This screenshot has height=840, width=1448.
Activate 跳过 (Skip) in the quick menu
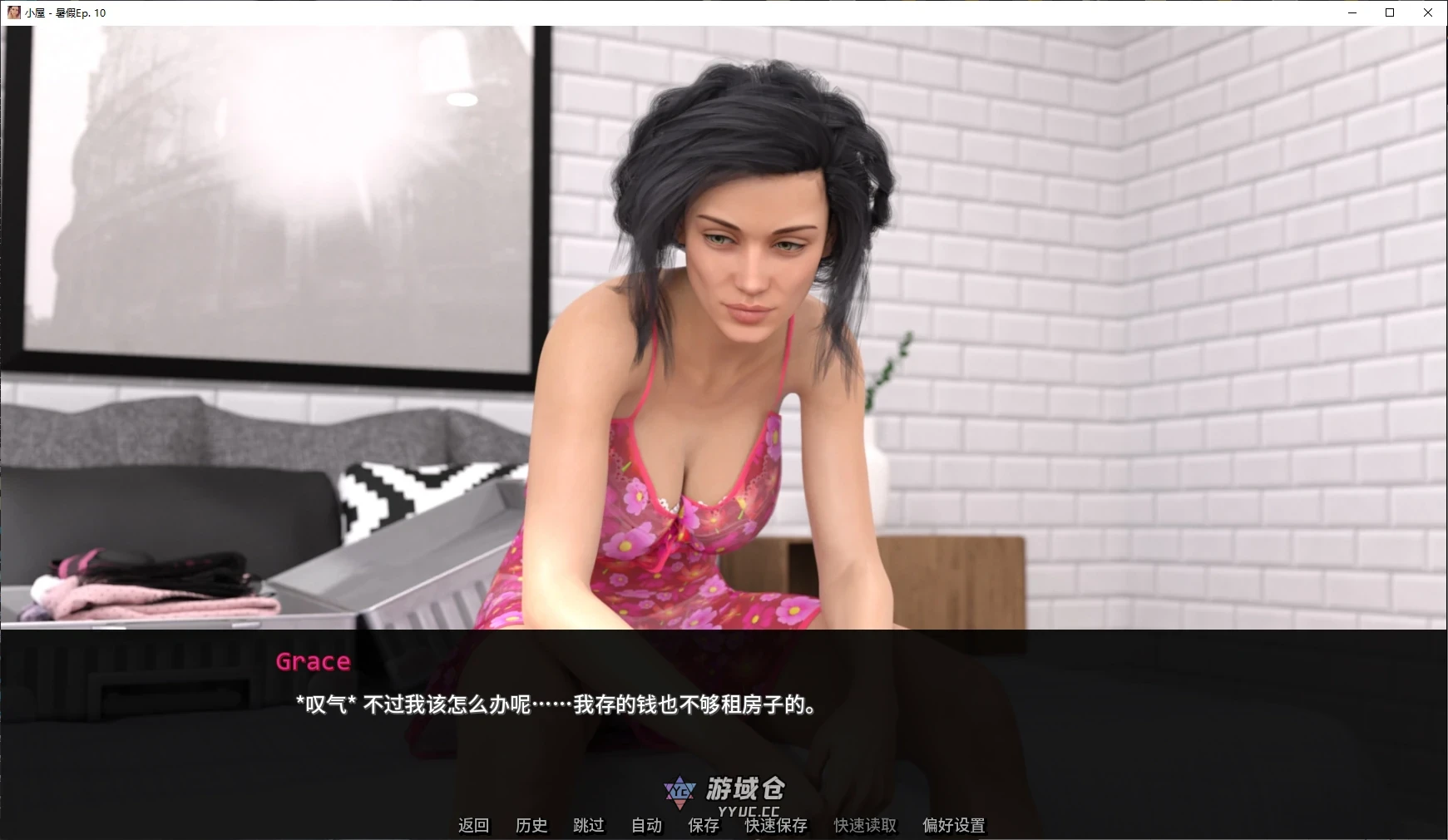(x=589, y=825)
